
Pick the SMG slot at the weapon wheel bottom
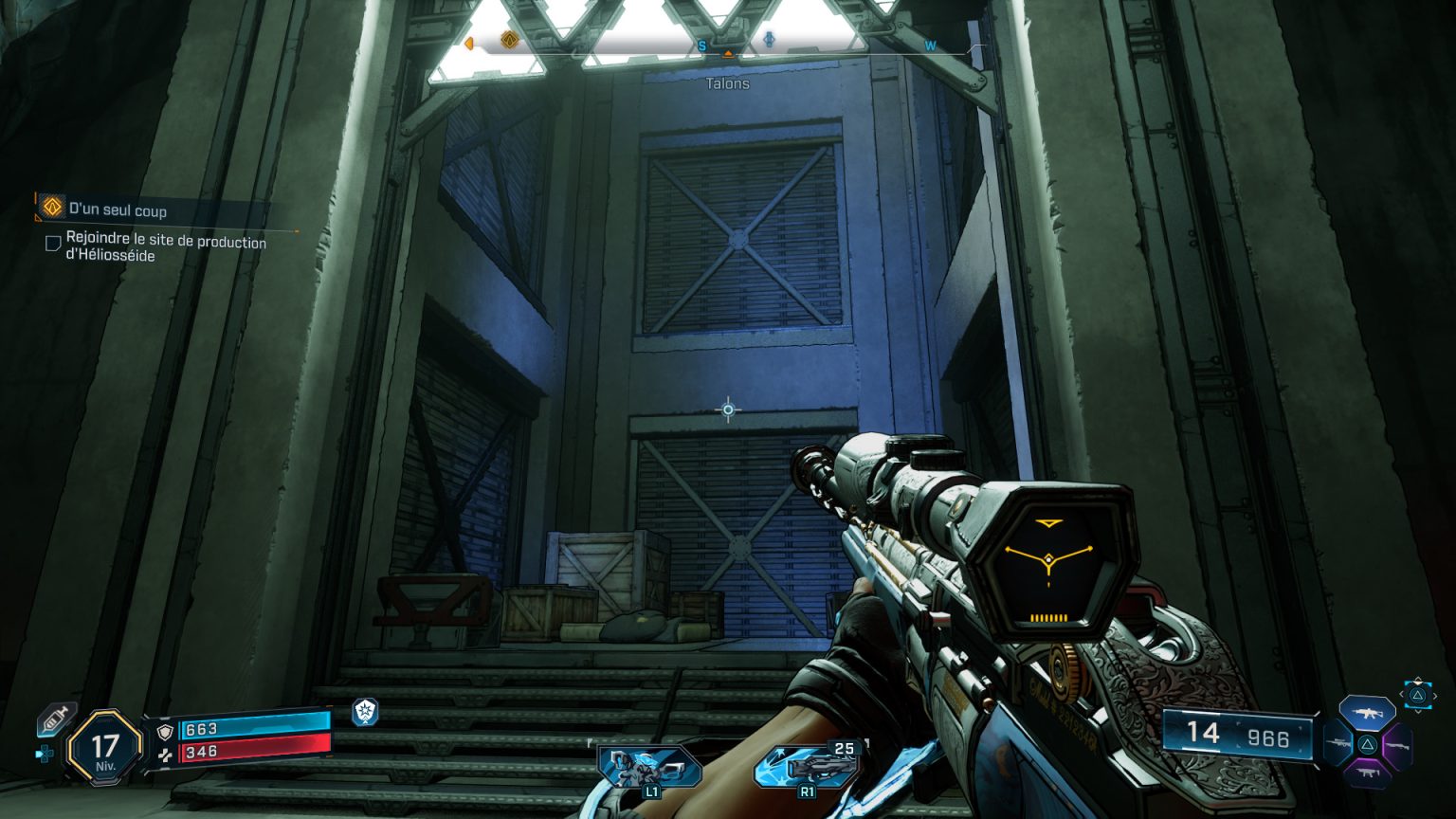[x=1366, y=773]
